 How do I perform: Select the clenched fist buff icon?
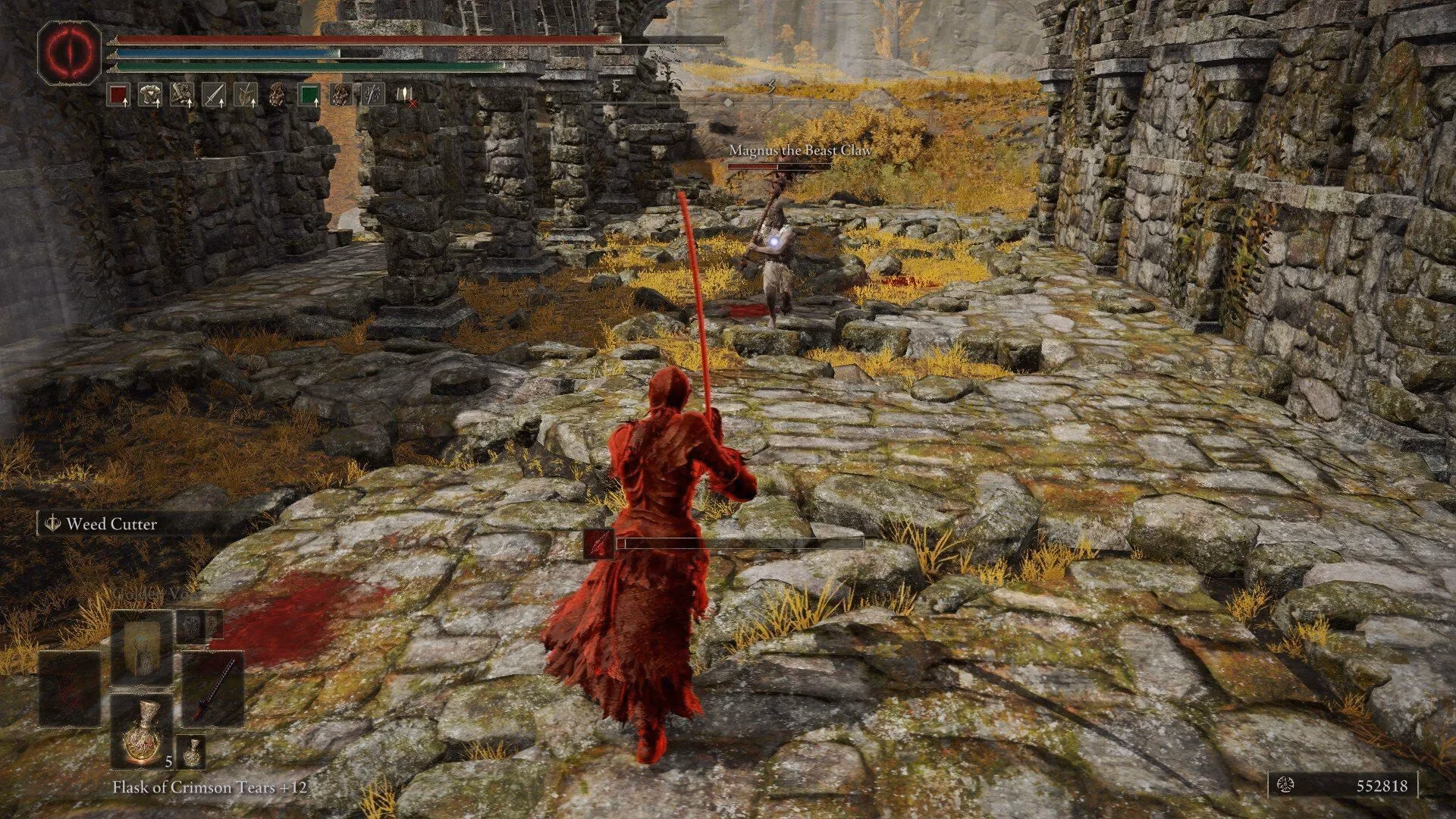[182, 95]
